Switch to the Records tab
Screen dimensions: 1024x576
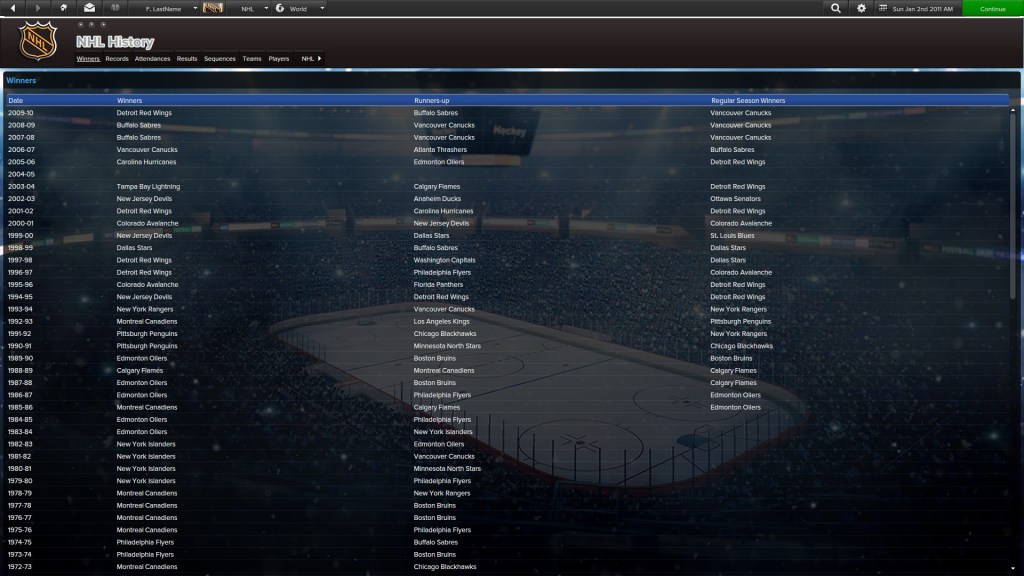pos(117,59)
